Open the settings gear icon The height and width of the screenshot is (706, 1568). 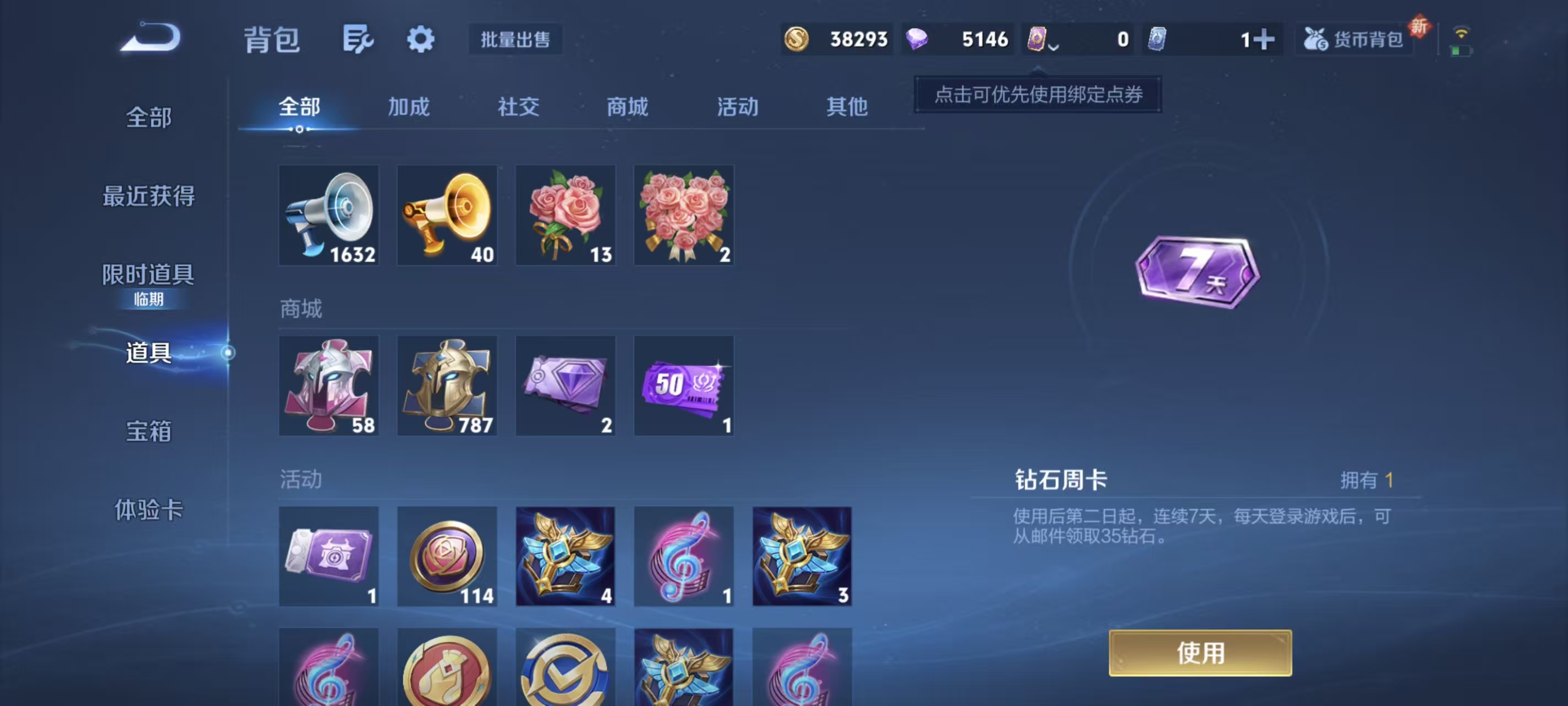pos(421,39)
